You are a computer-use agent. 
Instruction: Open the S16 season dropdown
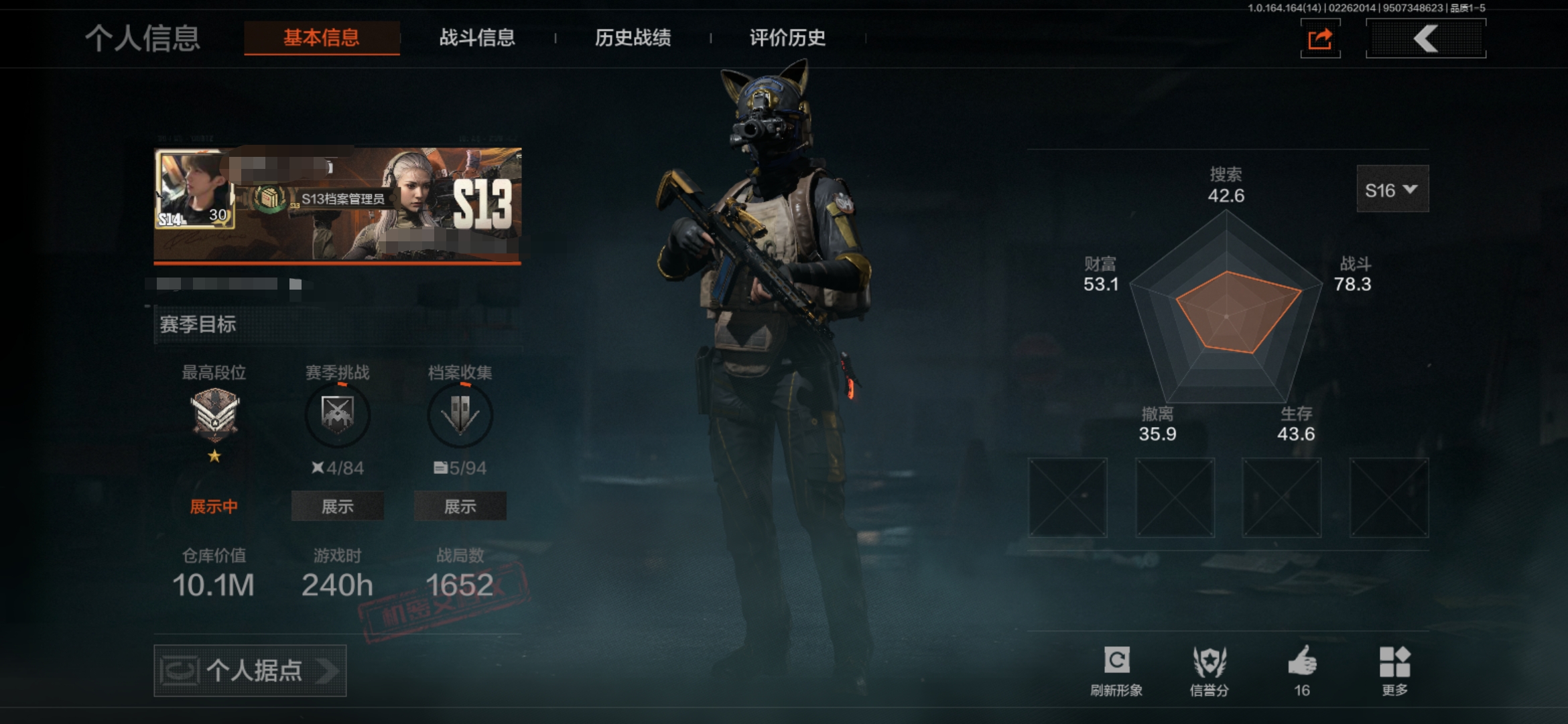tap(1392, 190)
